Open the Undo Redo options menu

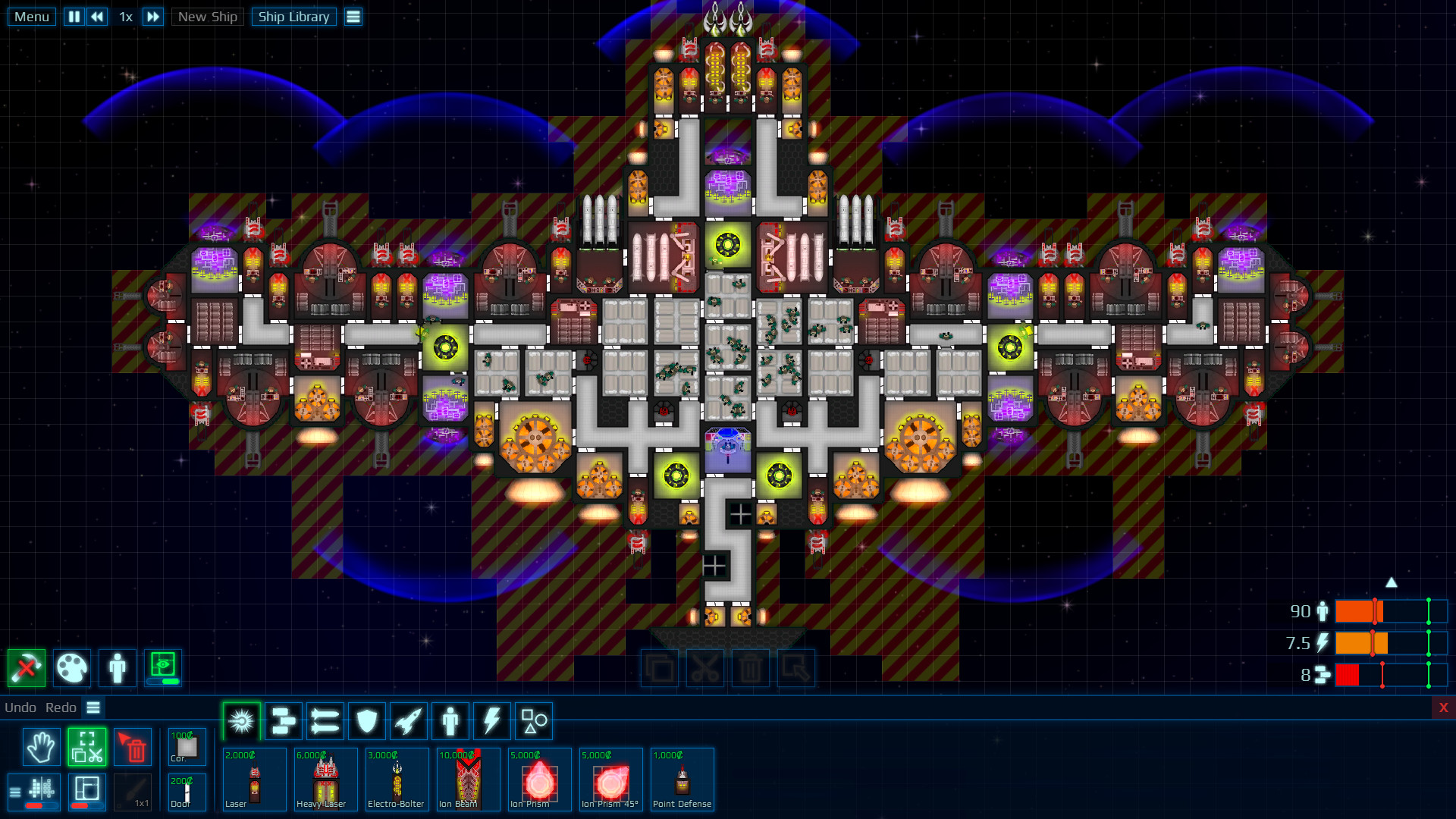(x=93, y=708)
